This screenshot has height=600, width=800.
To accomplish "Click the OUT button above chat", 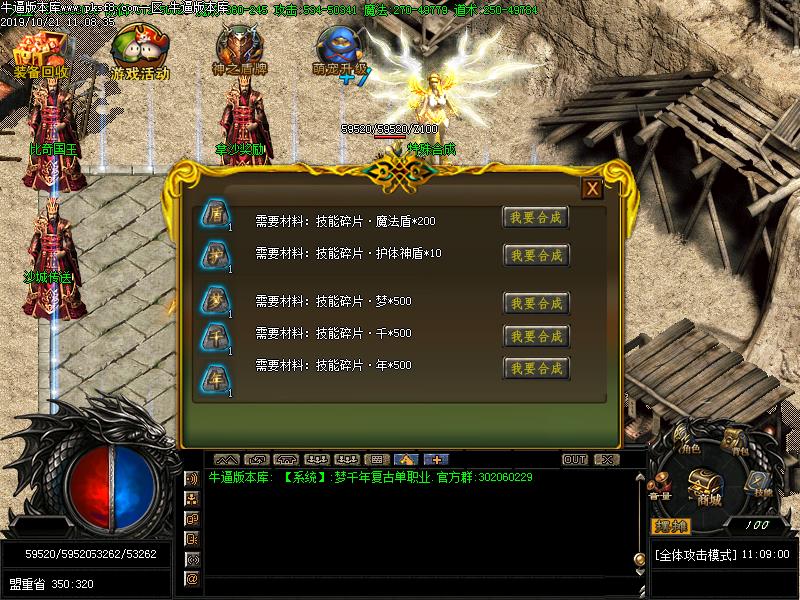I will [575, 460].
